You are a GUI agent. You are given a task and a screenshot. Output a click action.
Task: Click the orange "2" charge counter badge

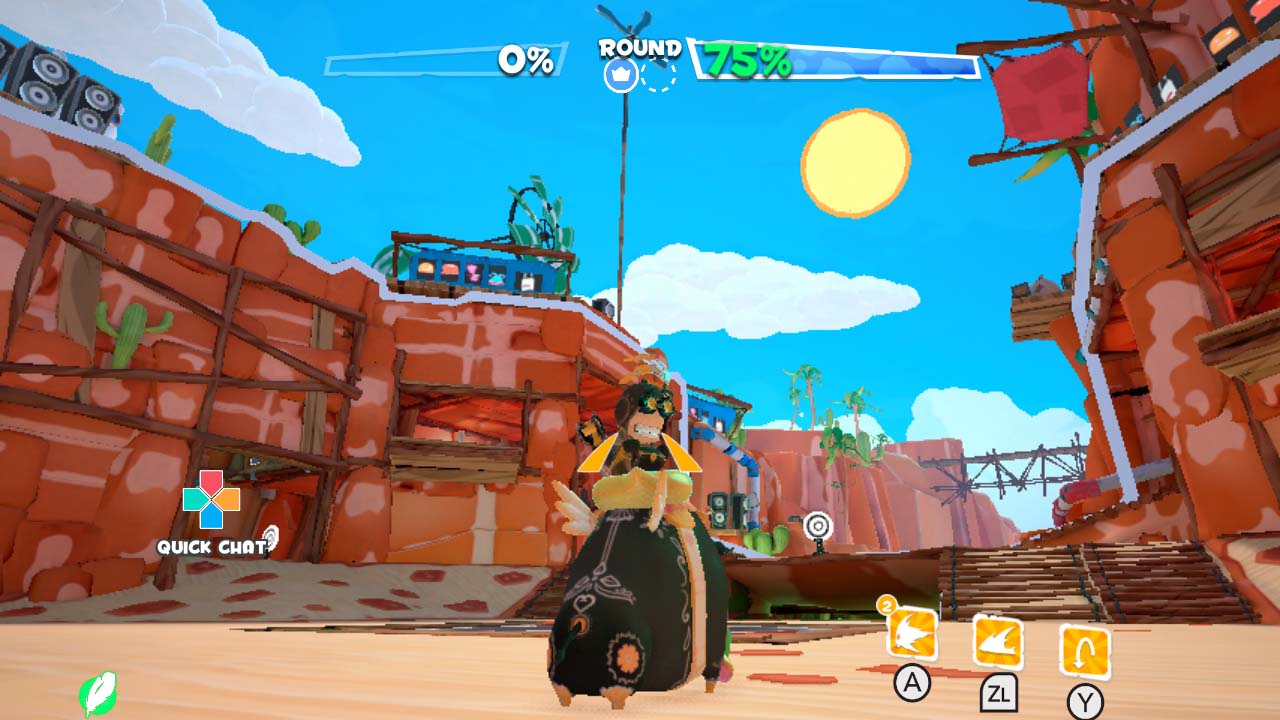tap(886, 604)
